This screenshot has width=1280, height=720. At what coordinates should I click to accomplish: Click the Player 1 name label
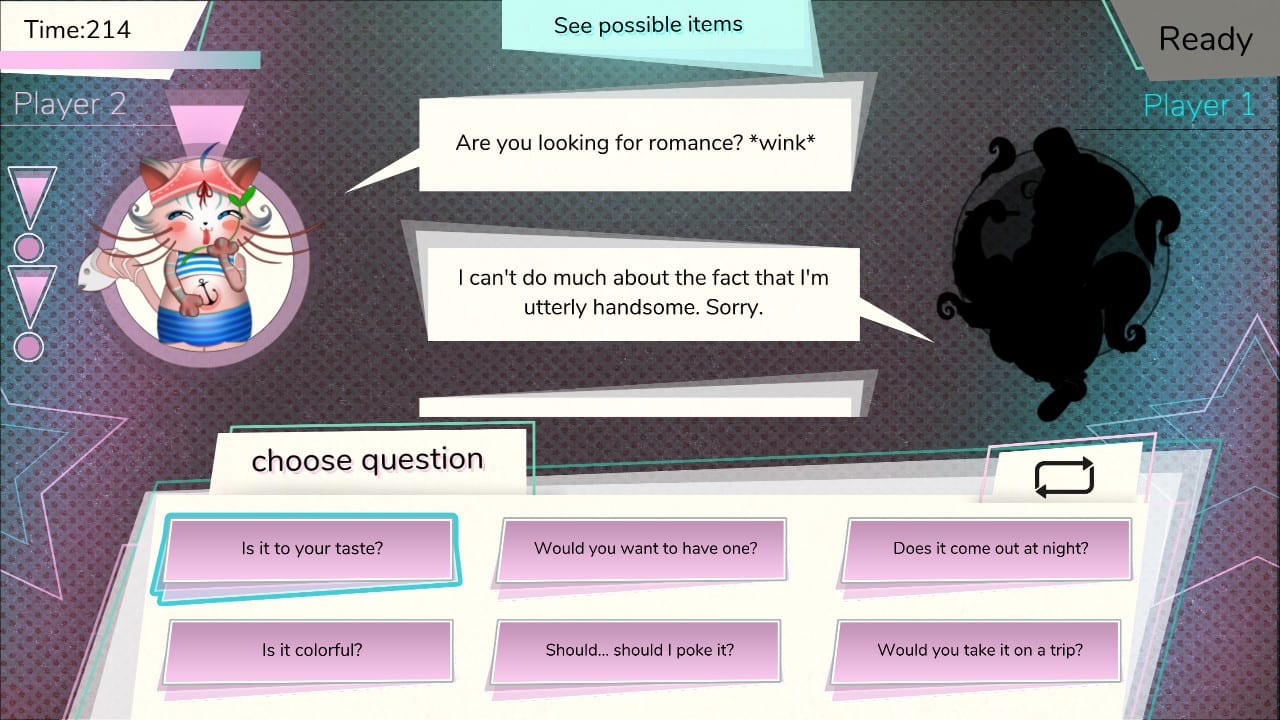(x=1198, y=105)
